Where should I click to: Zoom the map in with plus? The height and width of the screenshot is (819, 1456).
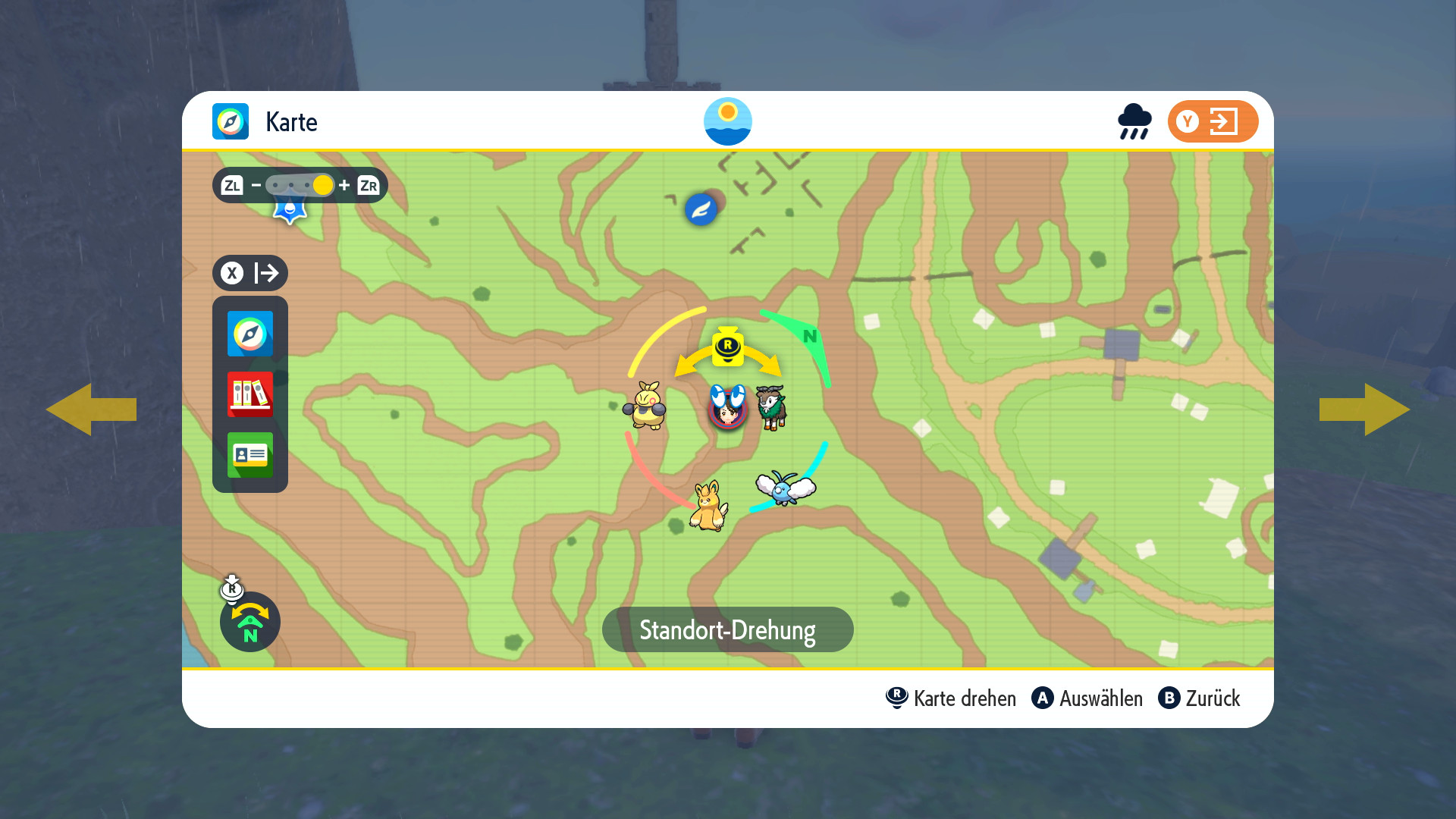coord(344,185)
